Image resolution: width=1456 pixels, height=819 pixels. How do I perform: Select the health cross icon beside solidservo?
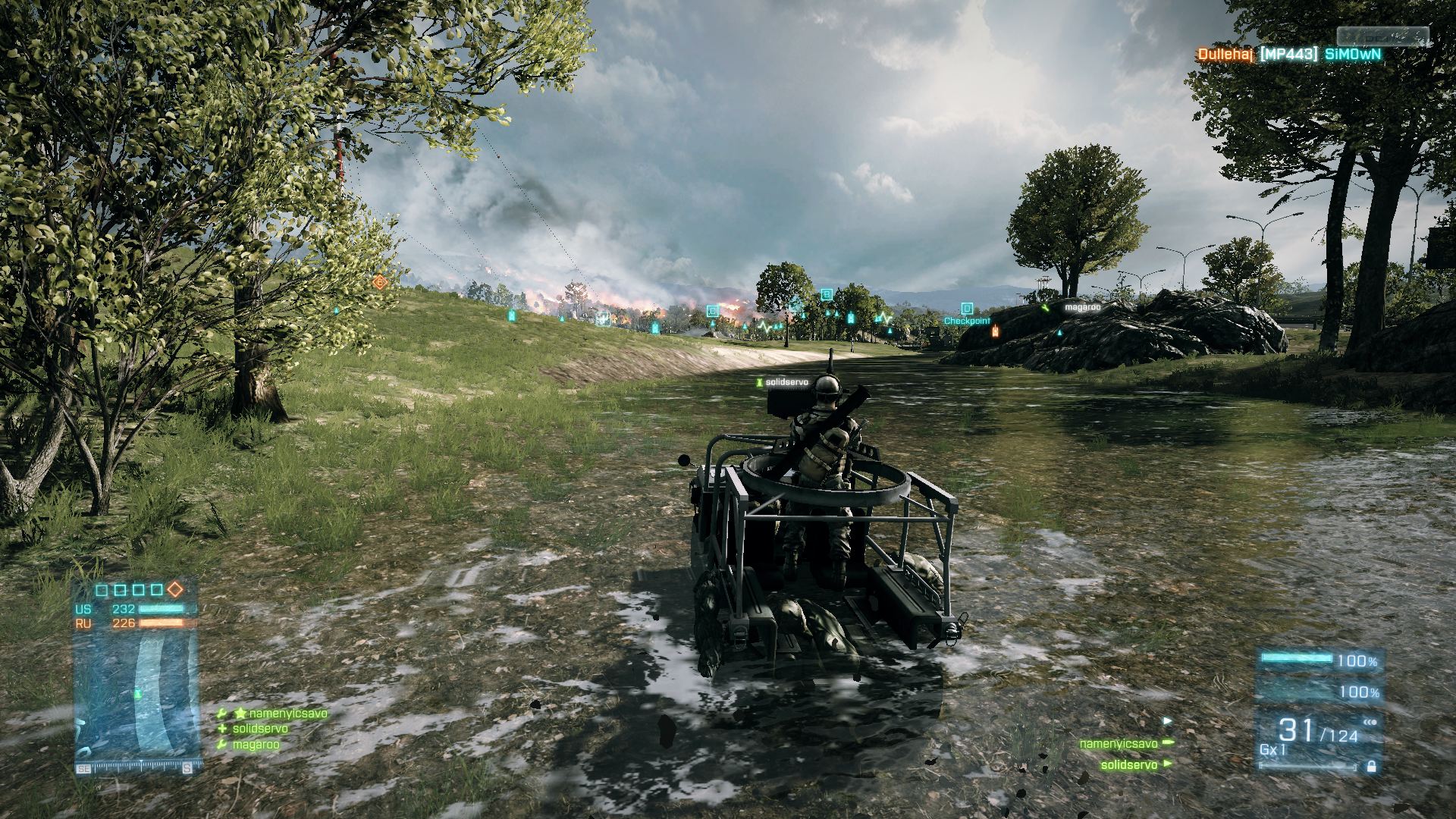click(221, 729)
